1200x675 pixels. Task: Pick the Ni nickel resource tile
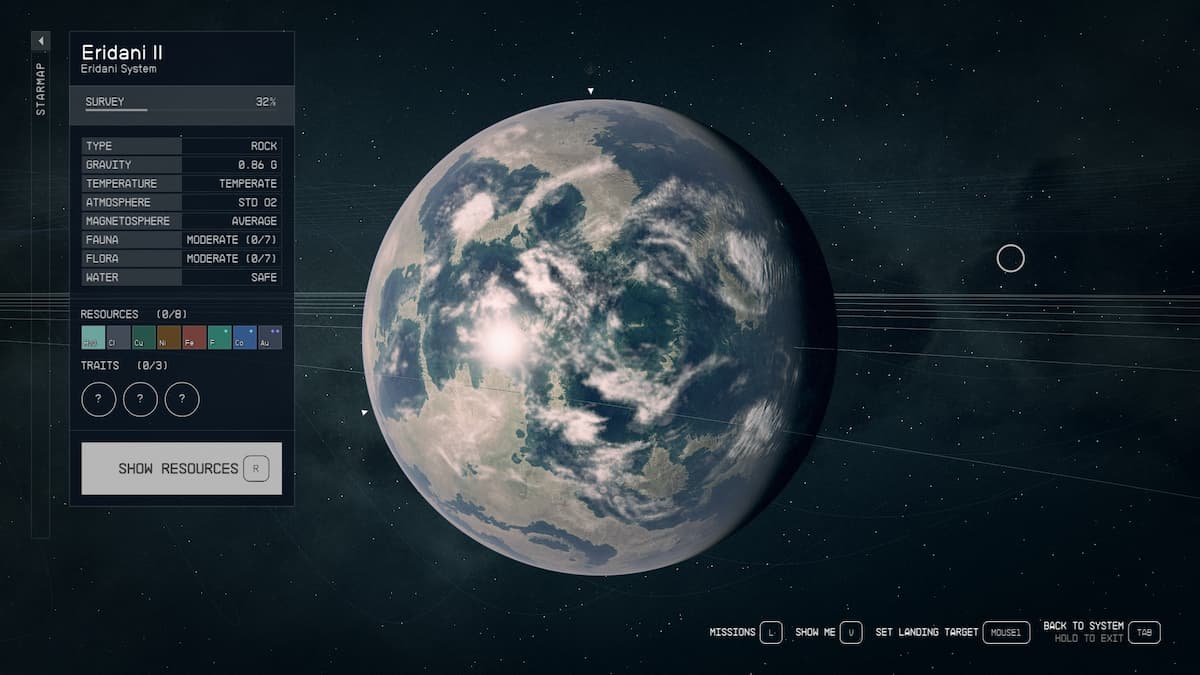[x=169, y=338]
